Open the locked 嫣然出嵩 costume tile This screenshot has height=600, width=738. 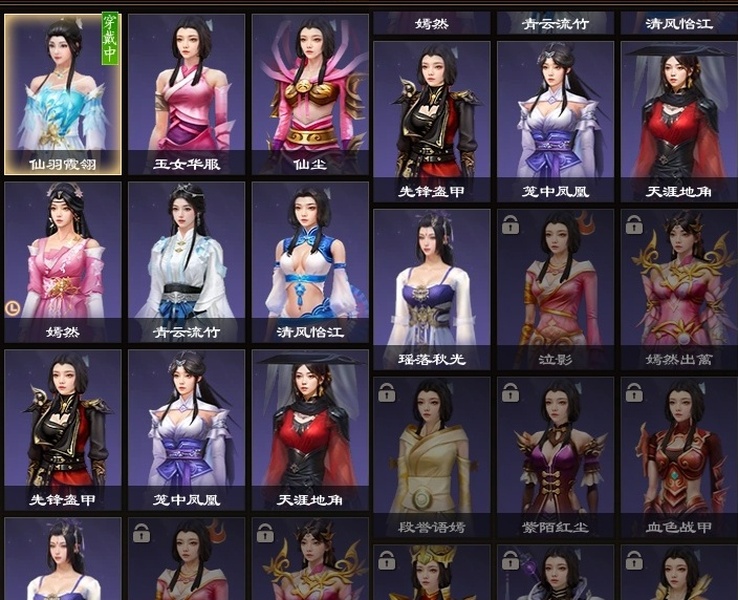[679, 288]
